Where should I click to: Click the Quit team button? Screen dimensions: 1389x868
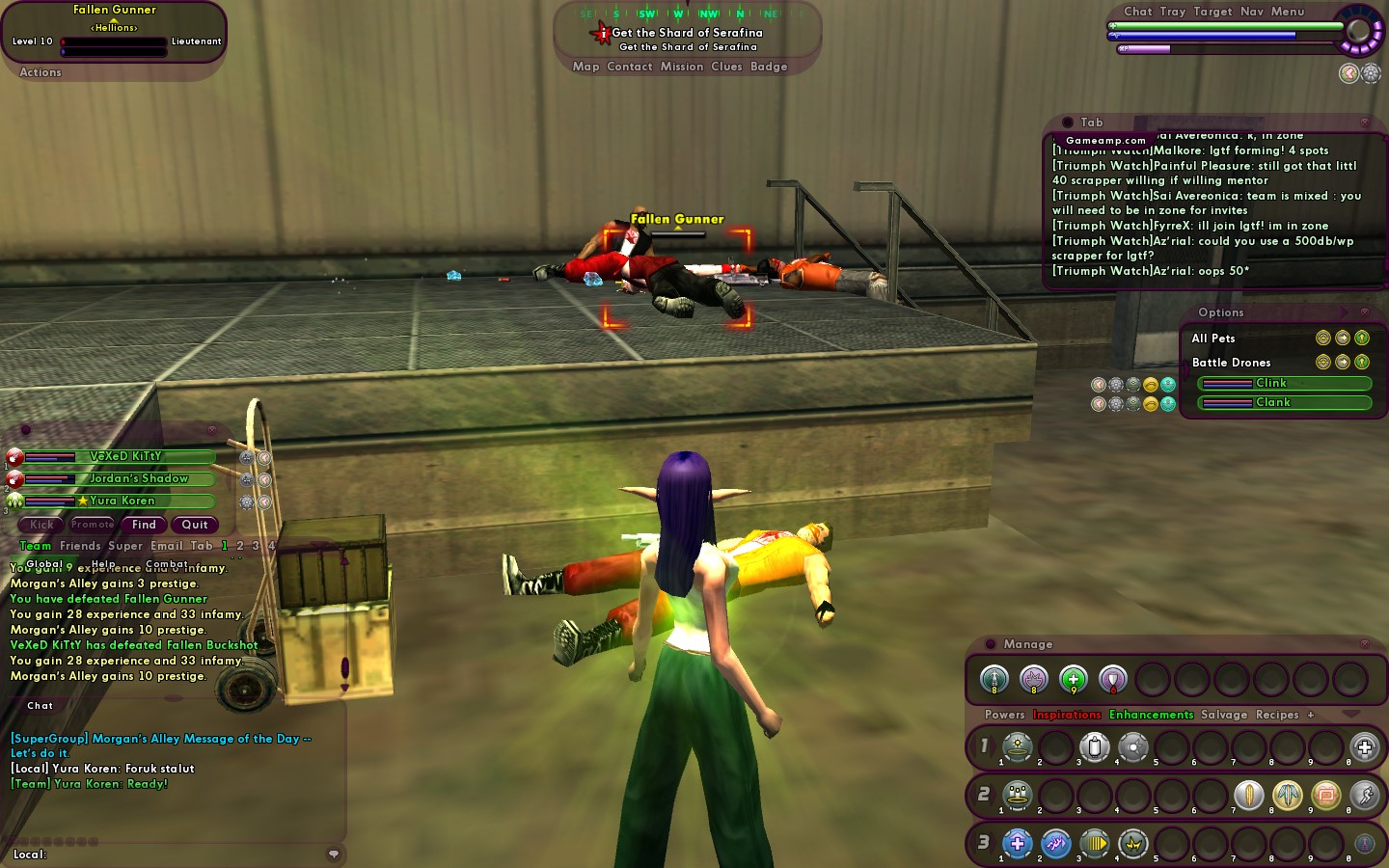(x=195, y=525)
